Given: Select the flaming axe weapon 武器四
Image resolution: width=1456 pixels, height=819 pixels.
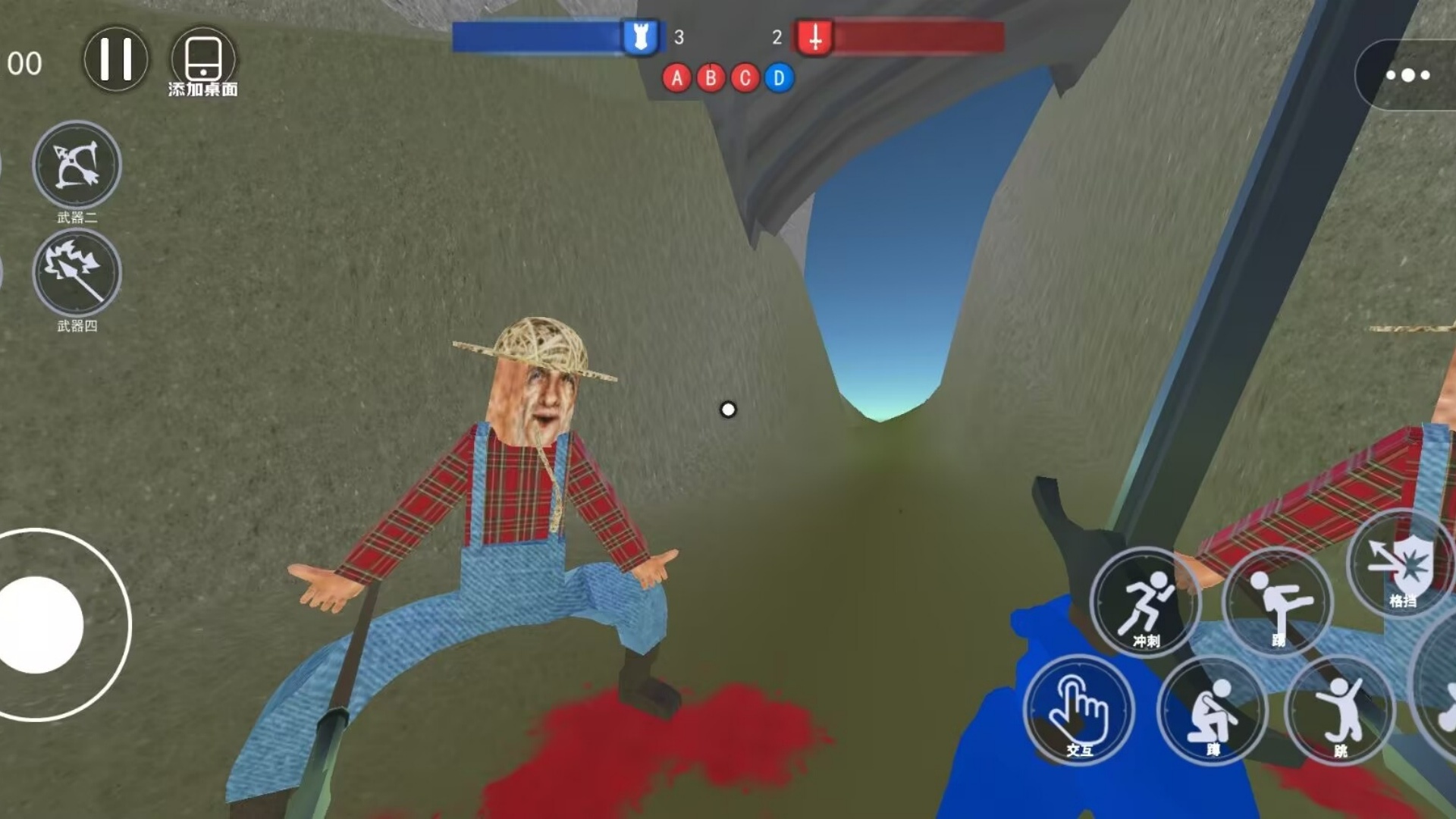Looking at the screenshot, I should click(x=77, y=273).
